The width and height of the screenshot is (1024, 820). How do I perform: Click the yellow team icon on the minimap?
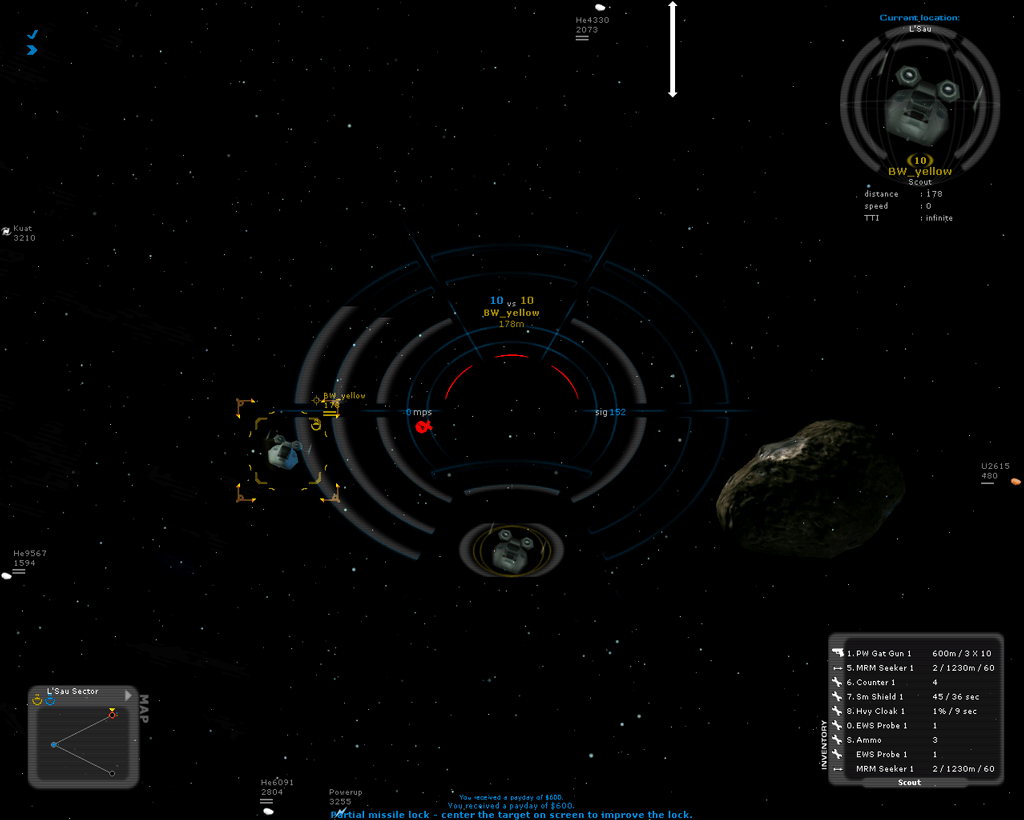point(37,701)
